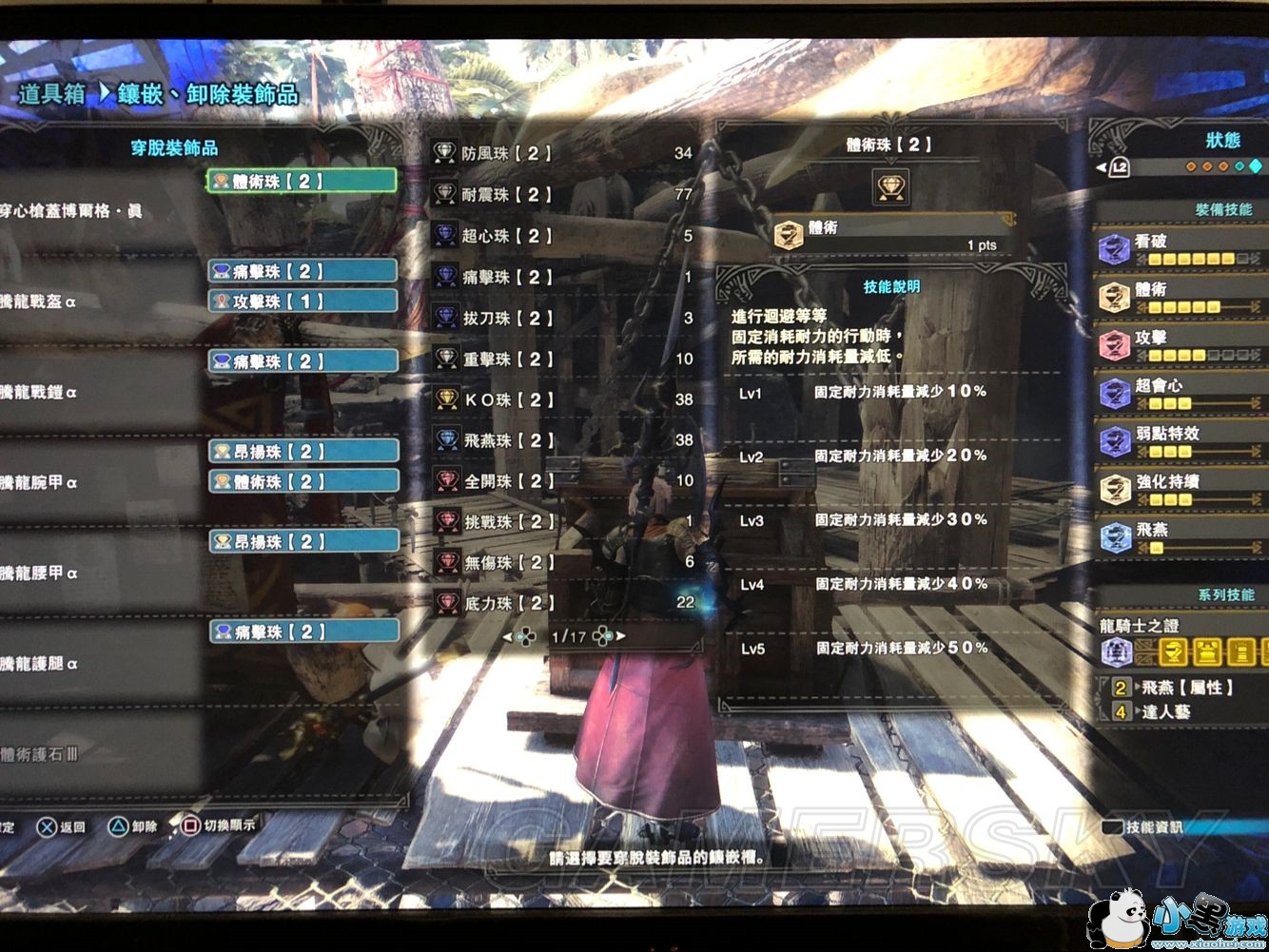Choose the 重擊珠【2】 list entry
Image resolution: width=1269 pixels, height=952 pixels.
506,359
